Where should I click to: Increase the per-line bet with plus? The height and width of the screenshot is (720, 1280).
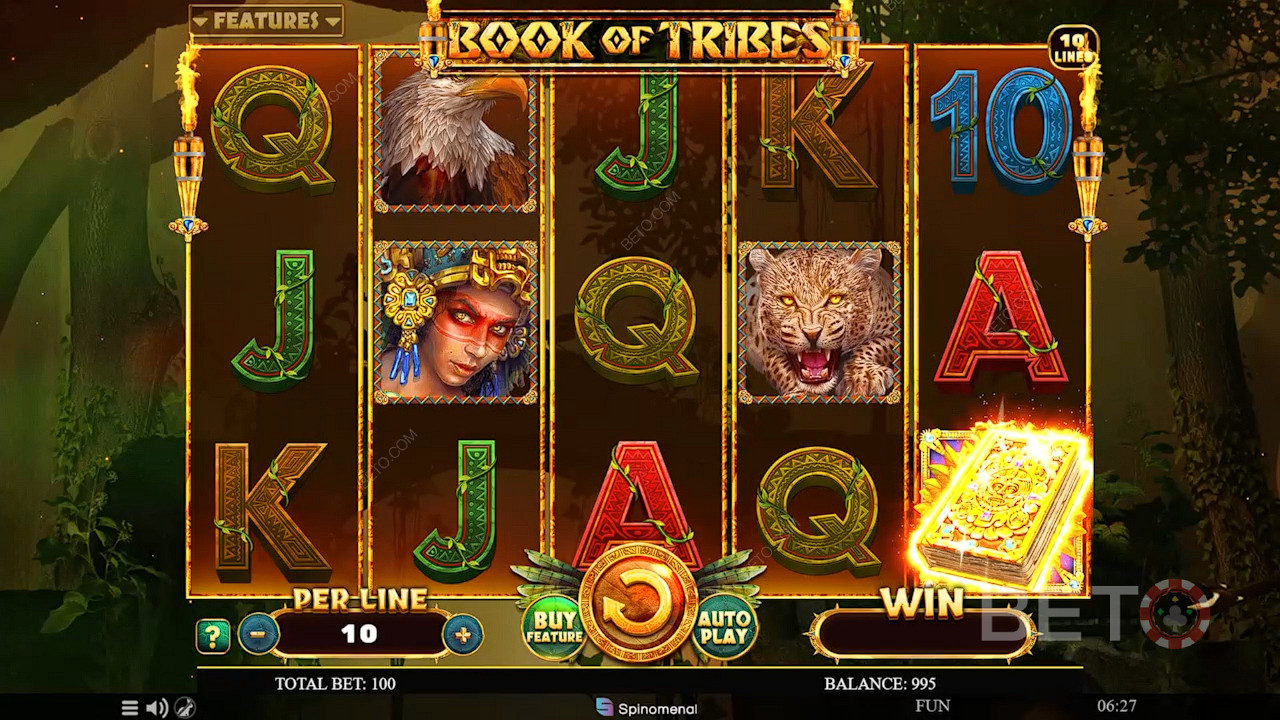tap(462, 634)
